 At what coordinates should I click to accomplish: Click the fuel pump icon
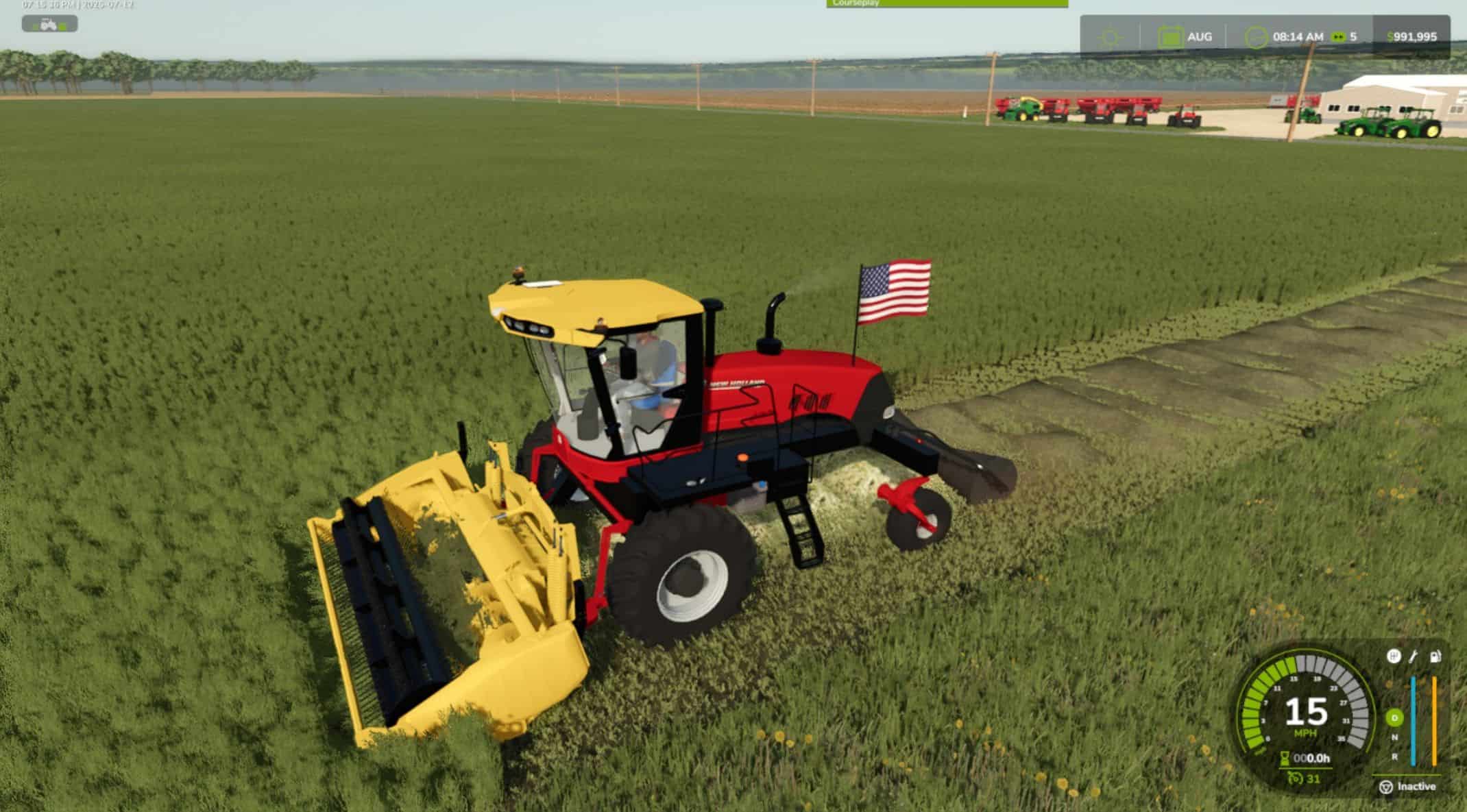click(x=1435, y=656)
